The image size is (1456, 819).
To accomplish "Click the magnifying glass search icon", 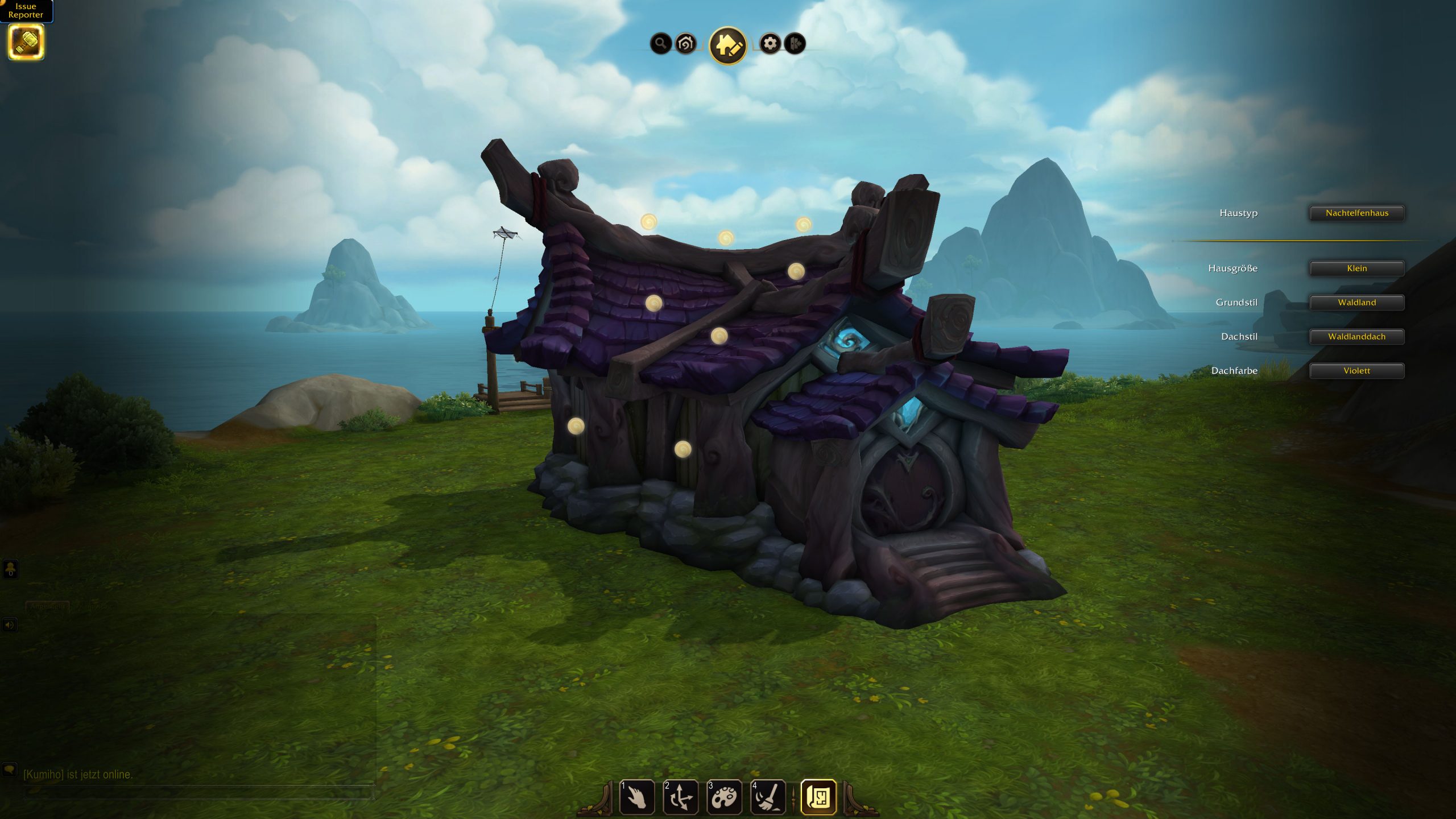I will click(660, 43).
